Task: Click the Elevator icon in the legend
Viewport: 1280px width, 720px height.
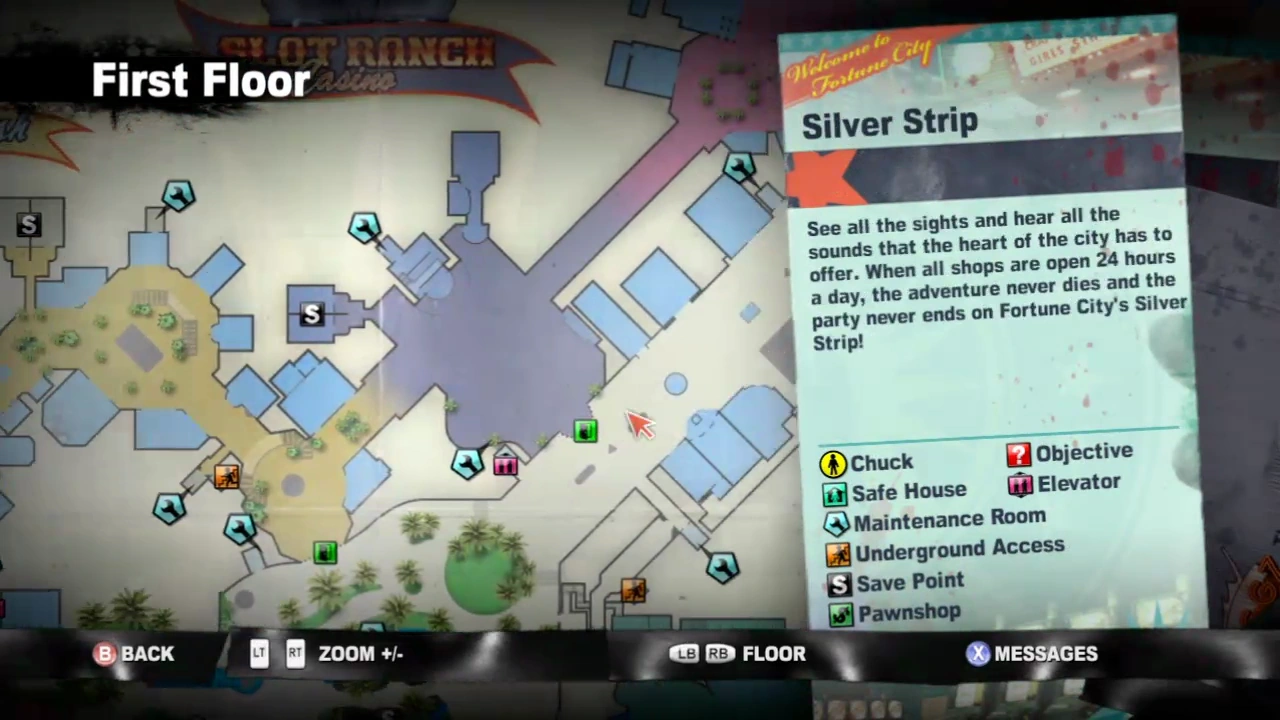Action: pyautogui.click(x=1020, y=483)
